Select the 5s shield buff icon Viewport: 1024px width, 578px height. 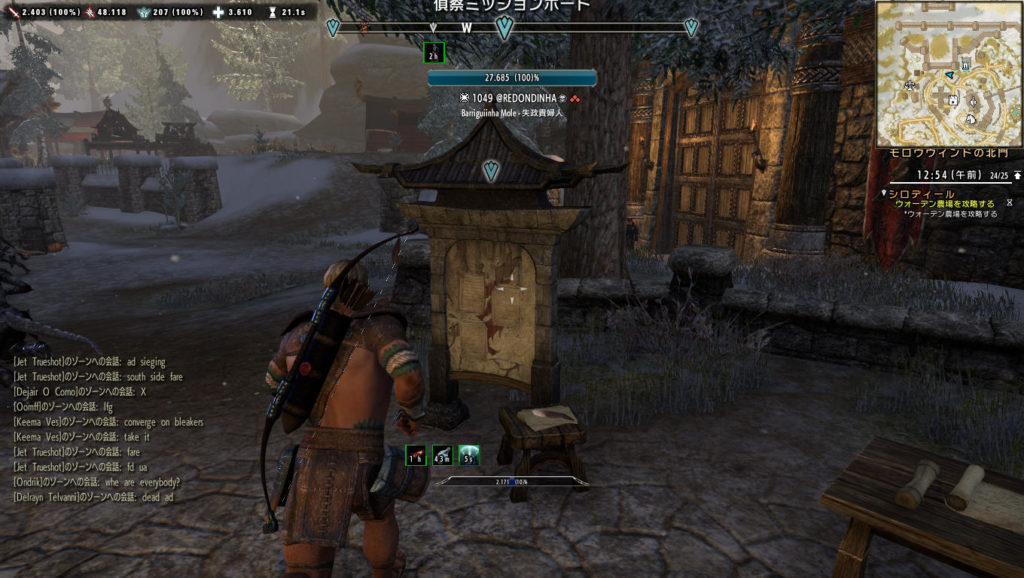tap(469, 456)
